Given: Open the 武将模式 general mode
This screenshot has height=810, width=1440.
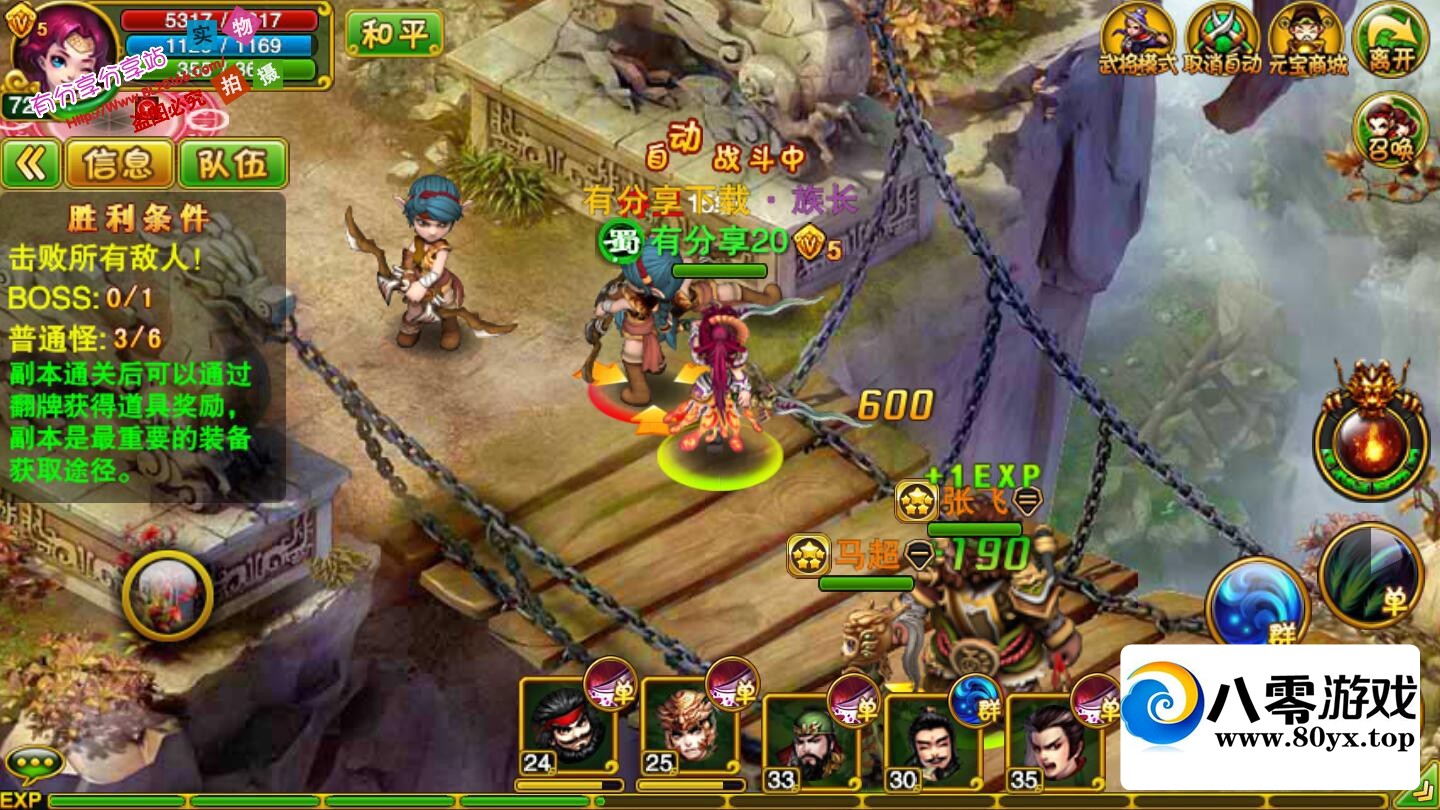Looking at the screenshot, I should pyautogui.click(x=1137, y=40).
